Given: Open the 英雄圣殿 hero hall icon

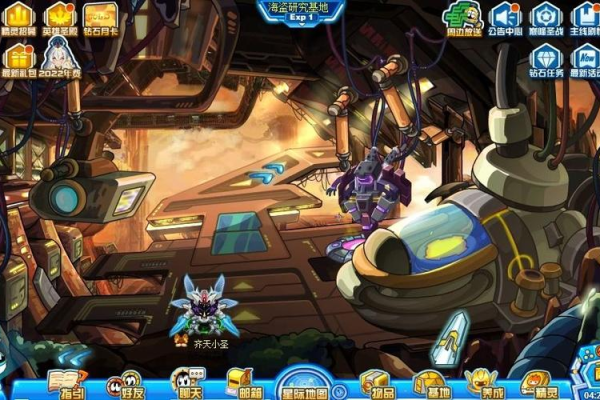Looking at the screenshot, I should click(x=61, y=16).
